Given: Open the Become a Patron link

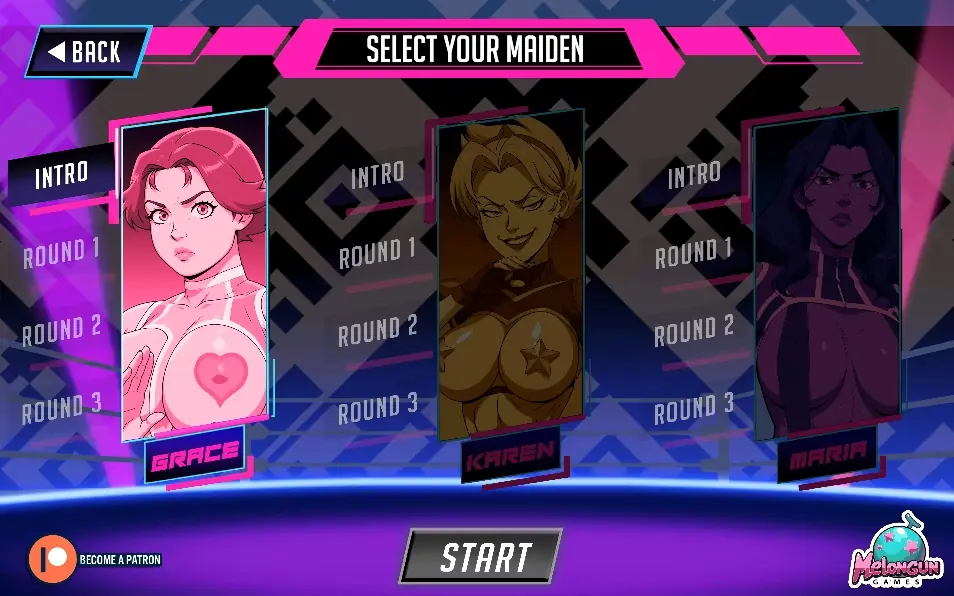Looking at the screenshot, I should click(x=95, y=559).
